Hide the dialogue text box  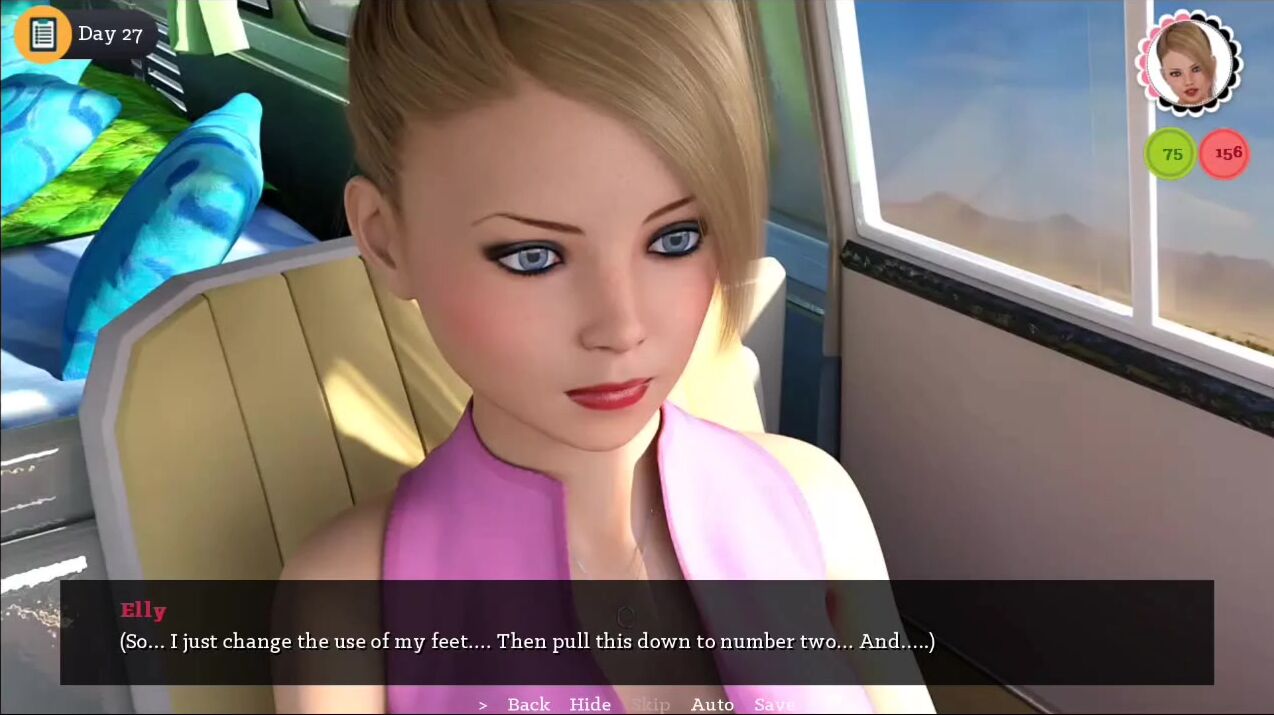(590, 704)
